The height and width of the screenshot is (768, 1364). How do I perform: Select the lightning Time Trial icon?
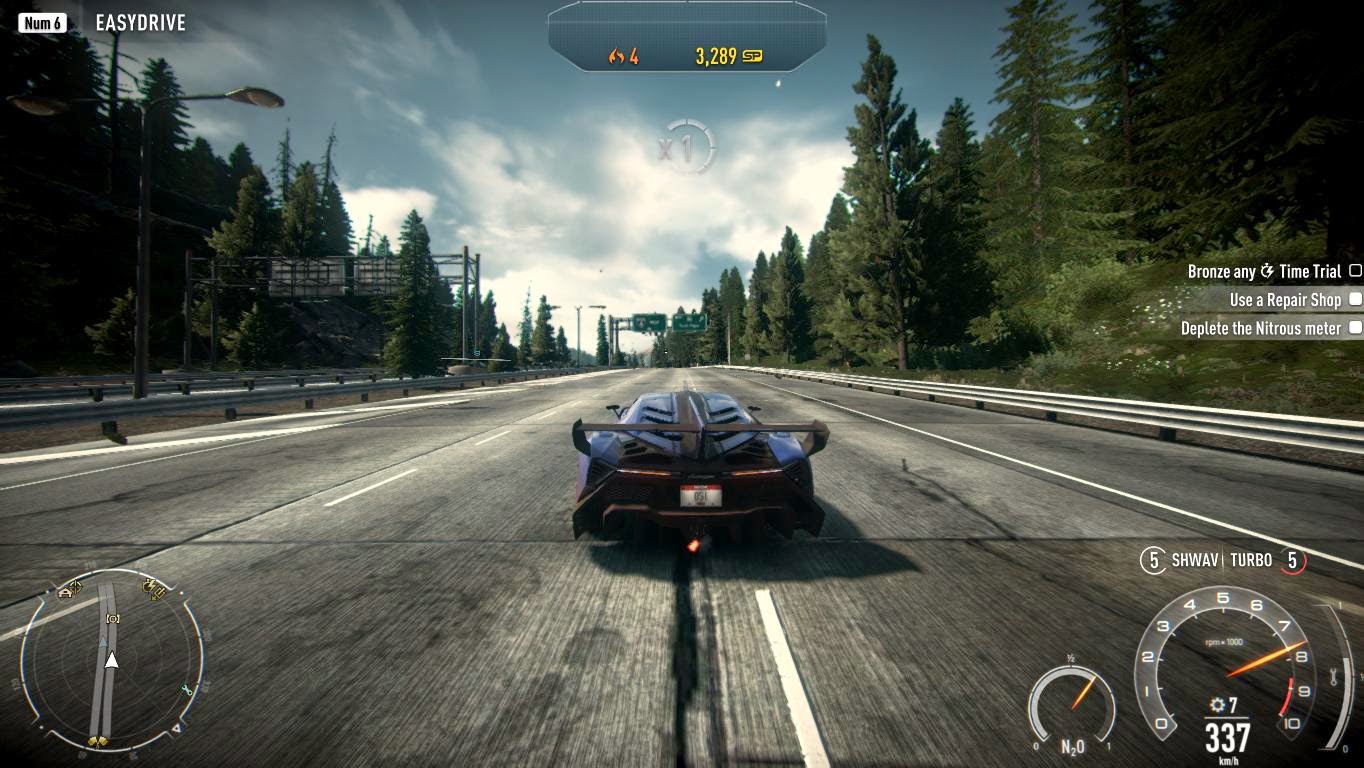[1266, 270]
